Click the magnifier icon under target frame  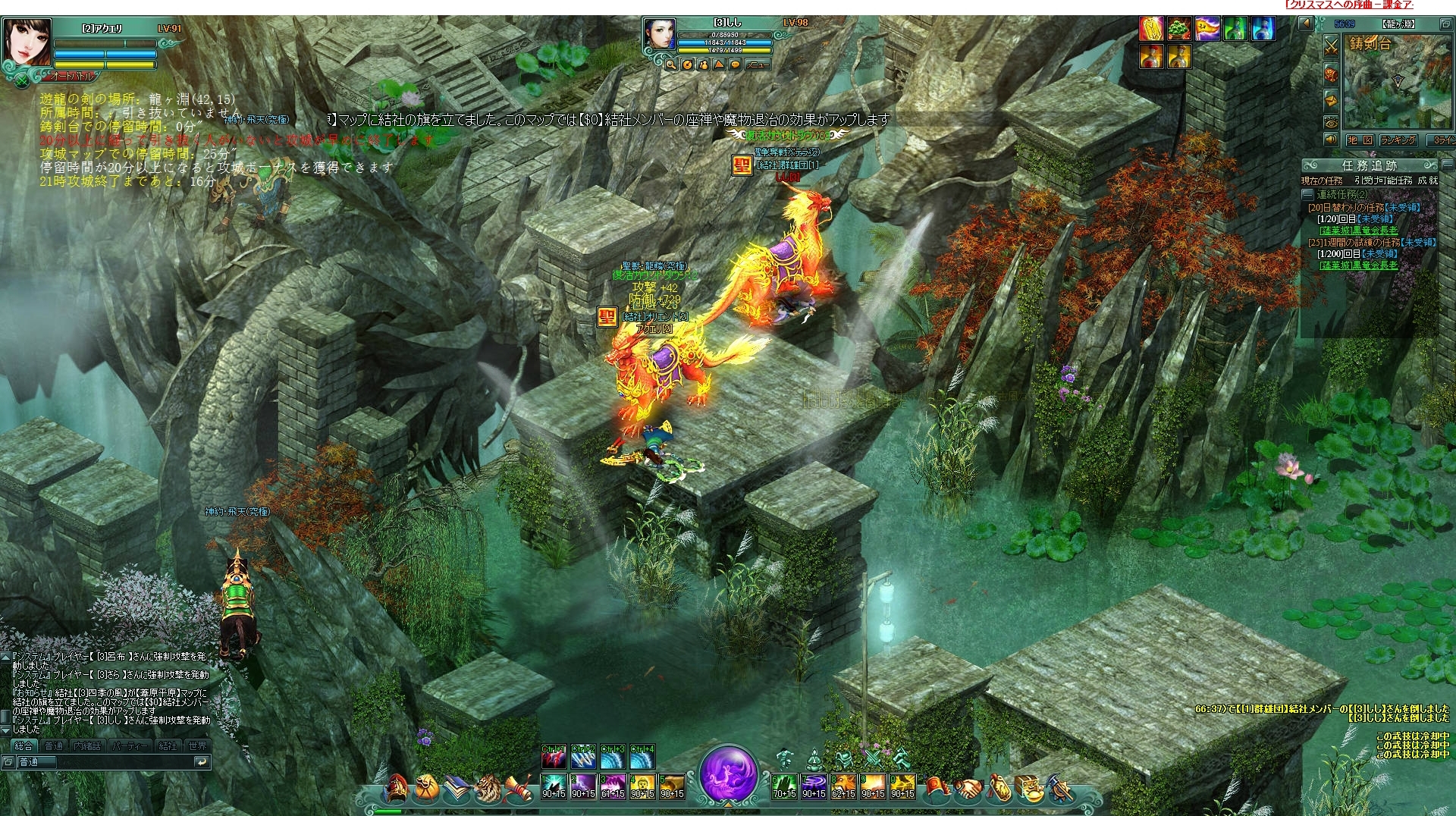pos(671,65)
